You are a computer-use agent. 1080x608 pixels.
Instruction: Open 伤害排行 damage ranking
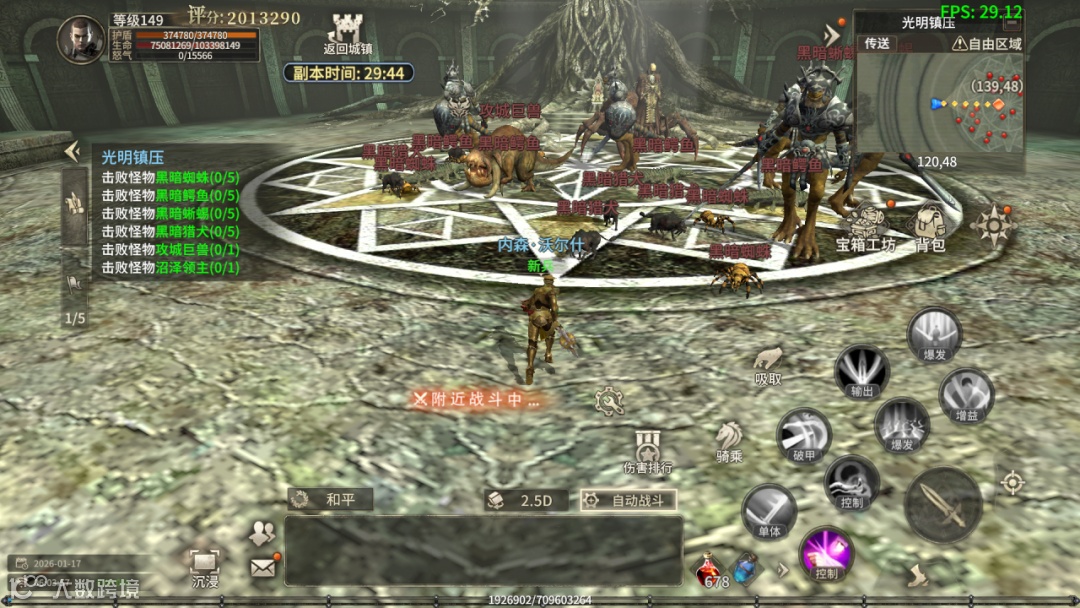click(x=647, y=451)
